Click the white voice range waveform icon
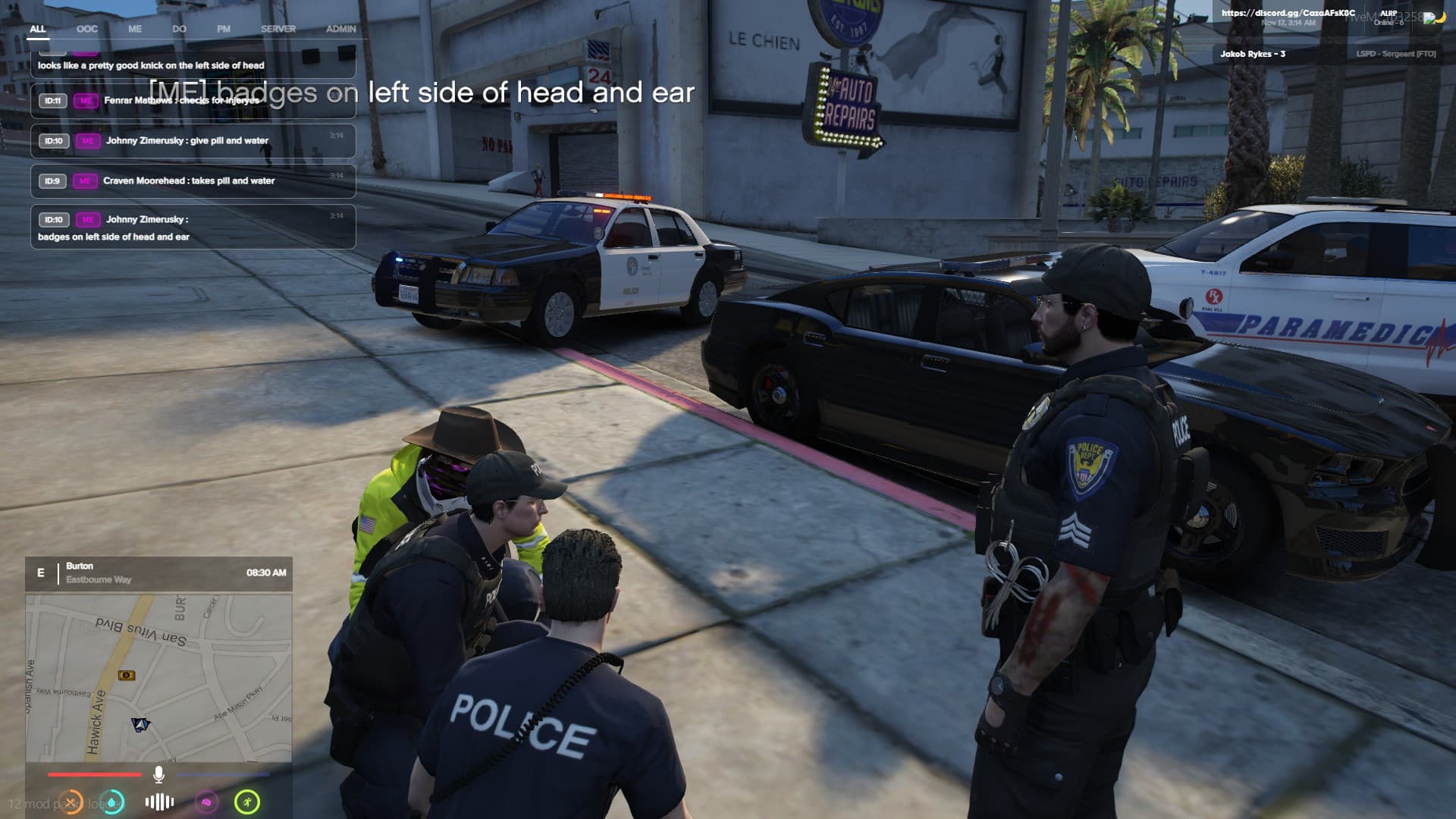 (x=159, y=802)
